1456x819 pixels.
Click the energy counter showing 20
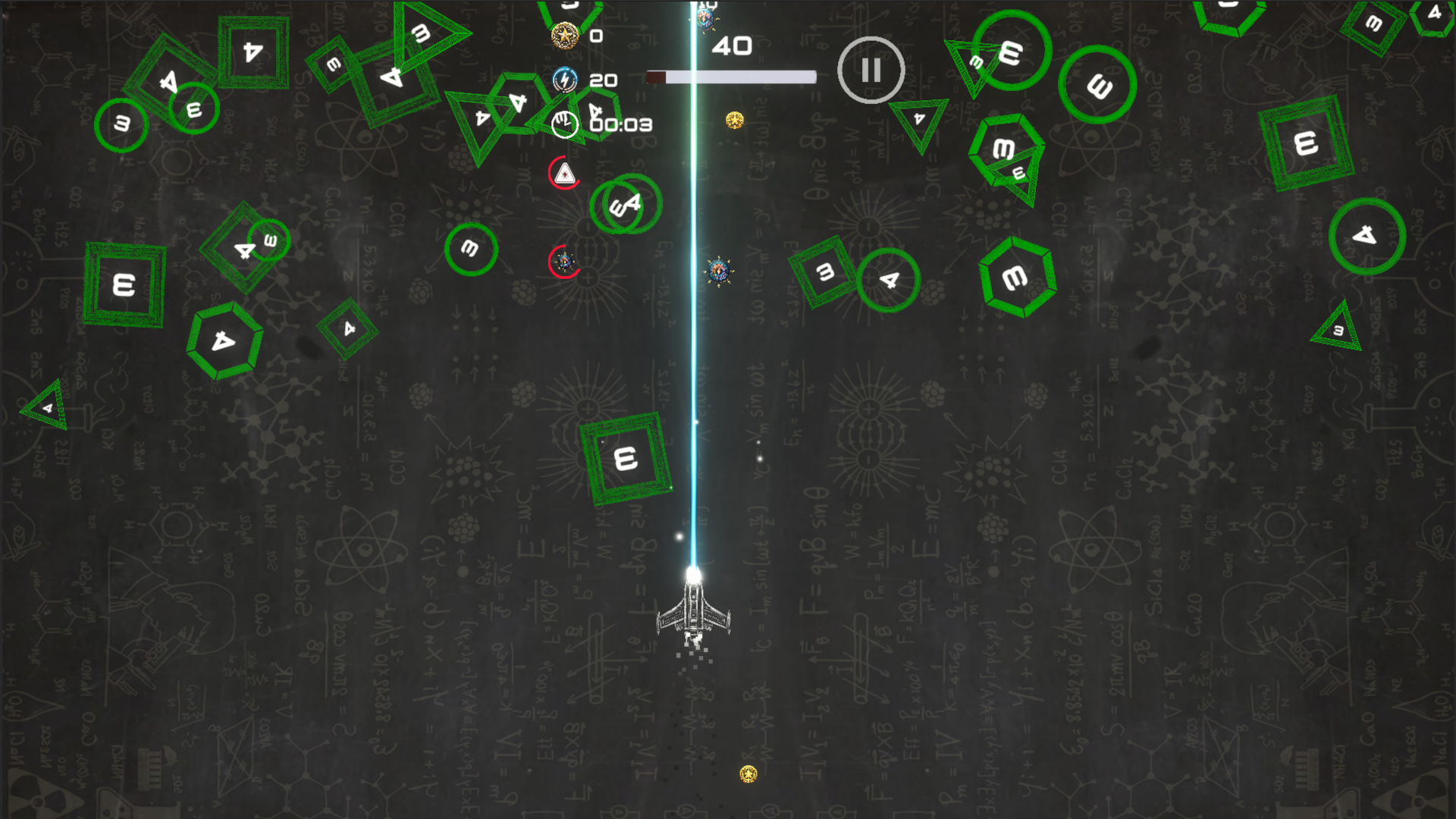click(604, 80)
